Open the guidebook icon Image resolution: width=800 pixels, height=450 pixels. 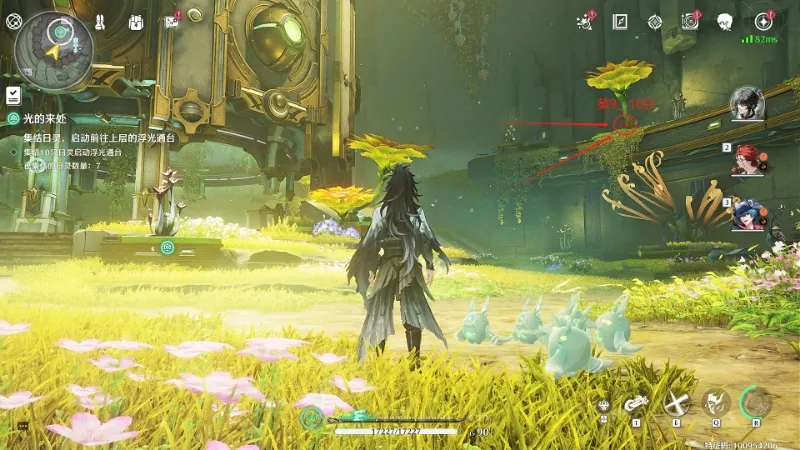click(620, 21)
